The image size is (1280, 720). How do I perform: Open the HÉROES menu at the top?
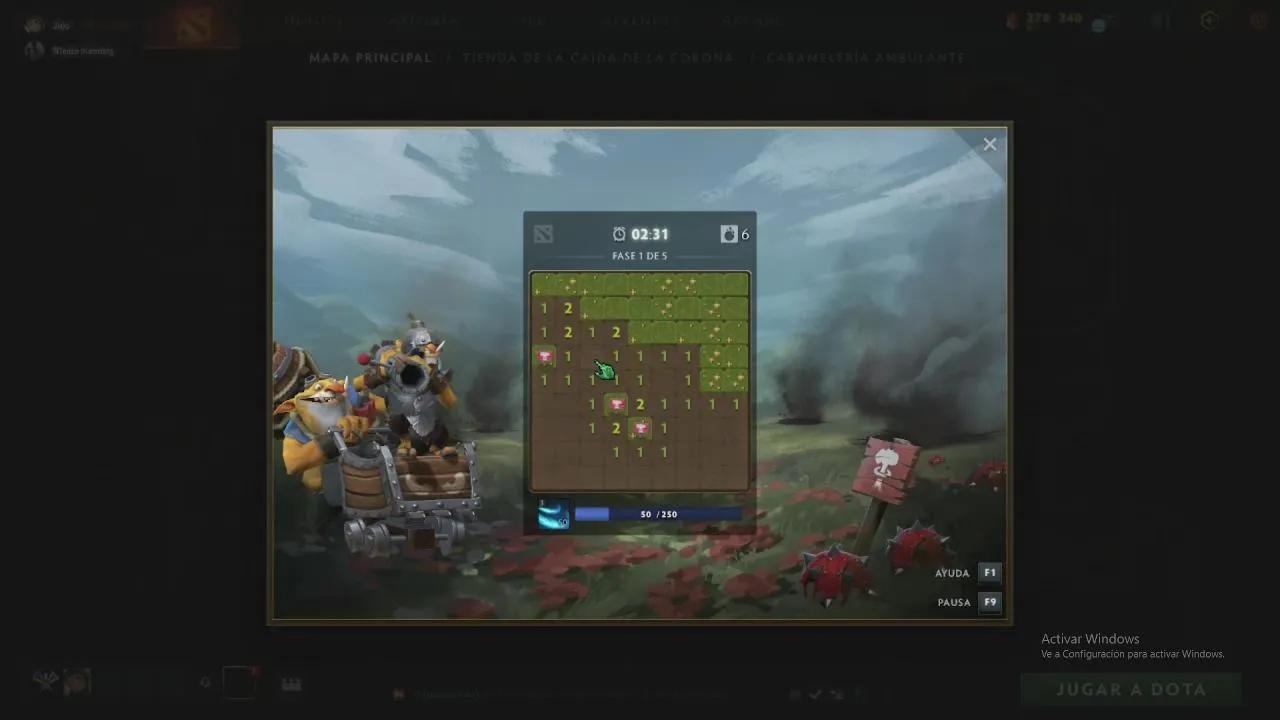313,20
